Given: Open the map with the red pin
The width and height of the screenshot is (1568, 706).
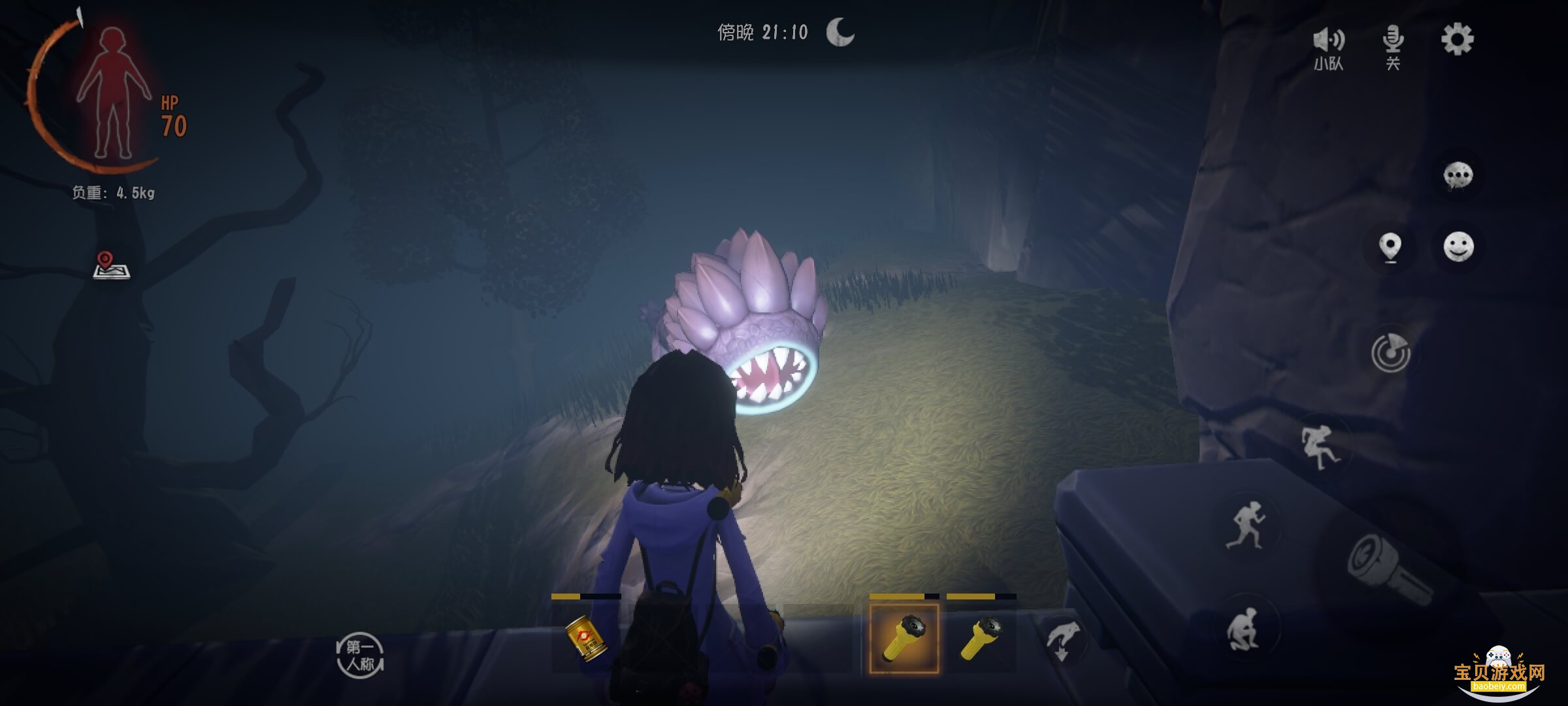Looking at the screenshot, I should pos(111,265).
